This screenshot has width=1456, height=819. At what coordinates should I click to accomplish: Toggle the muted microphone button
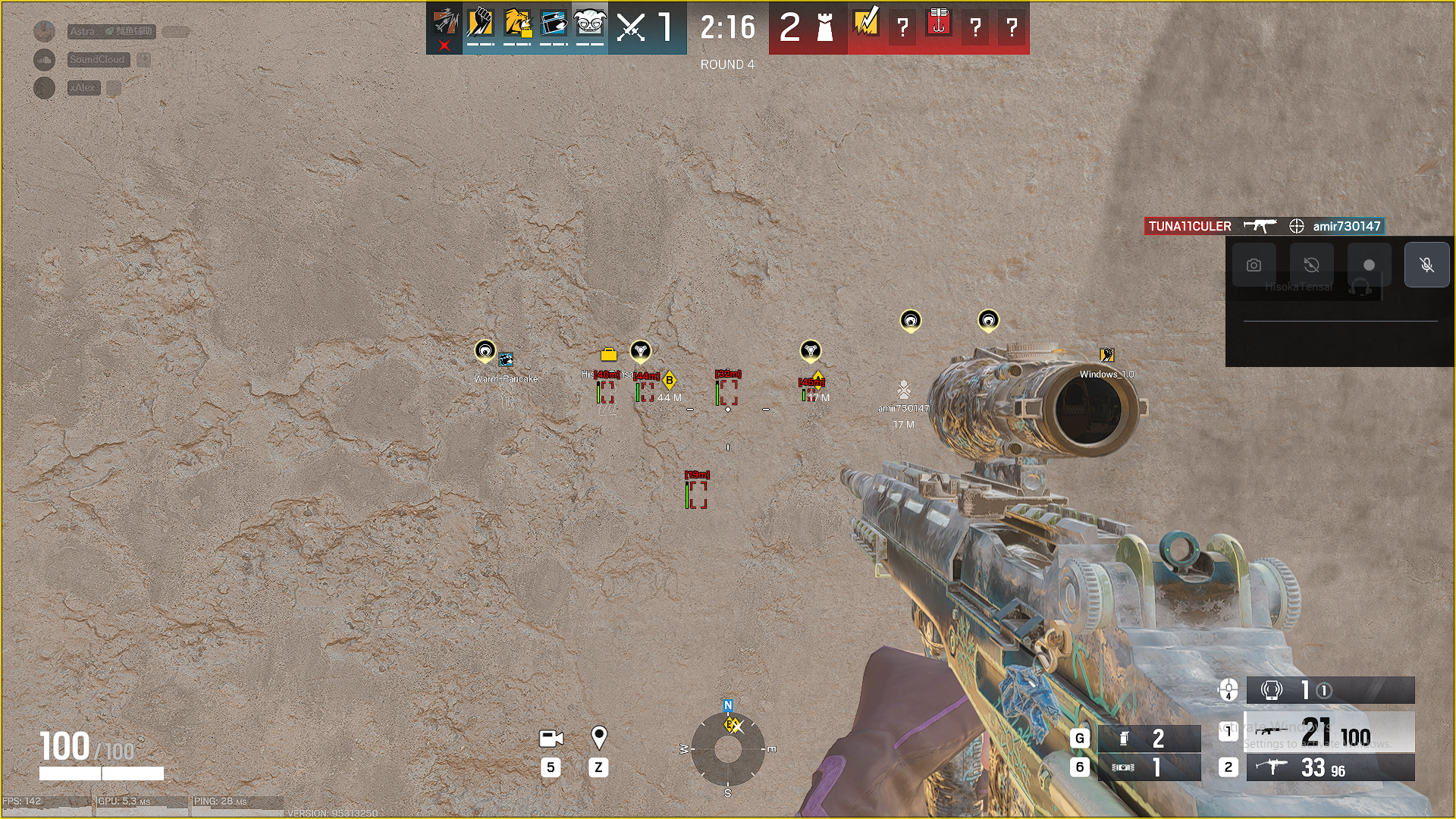pyautogui.click(x=1426, y=265)
